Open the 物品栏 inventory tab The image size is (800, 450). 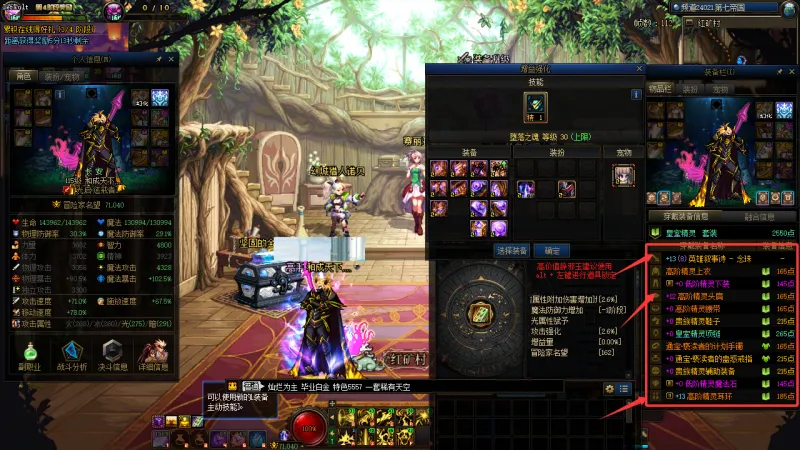(660, 89)
